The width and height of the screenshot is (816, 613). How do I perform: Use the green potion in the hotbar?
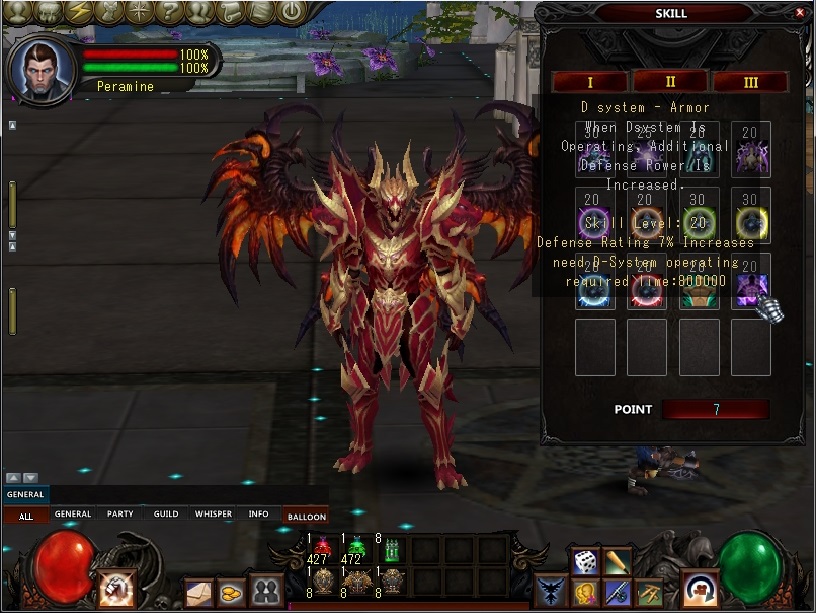click(357, 549)
